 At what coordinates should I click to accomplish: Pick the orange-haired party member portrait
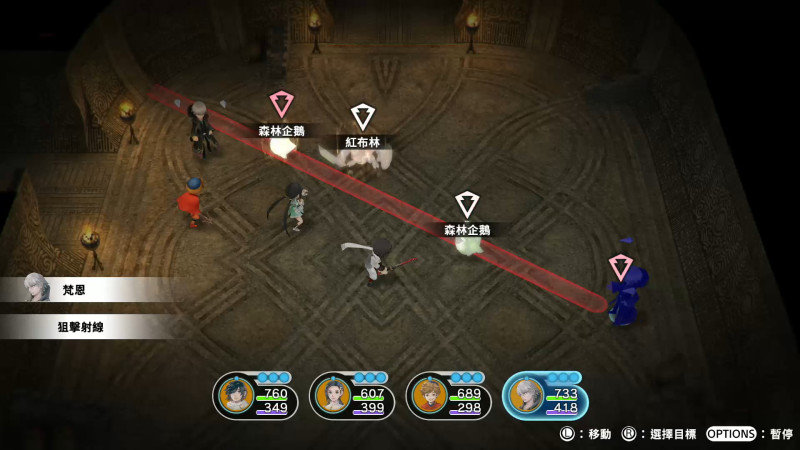click(x=427, y=396)
